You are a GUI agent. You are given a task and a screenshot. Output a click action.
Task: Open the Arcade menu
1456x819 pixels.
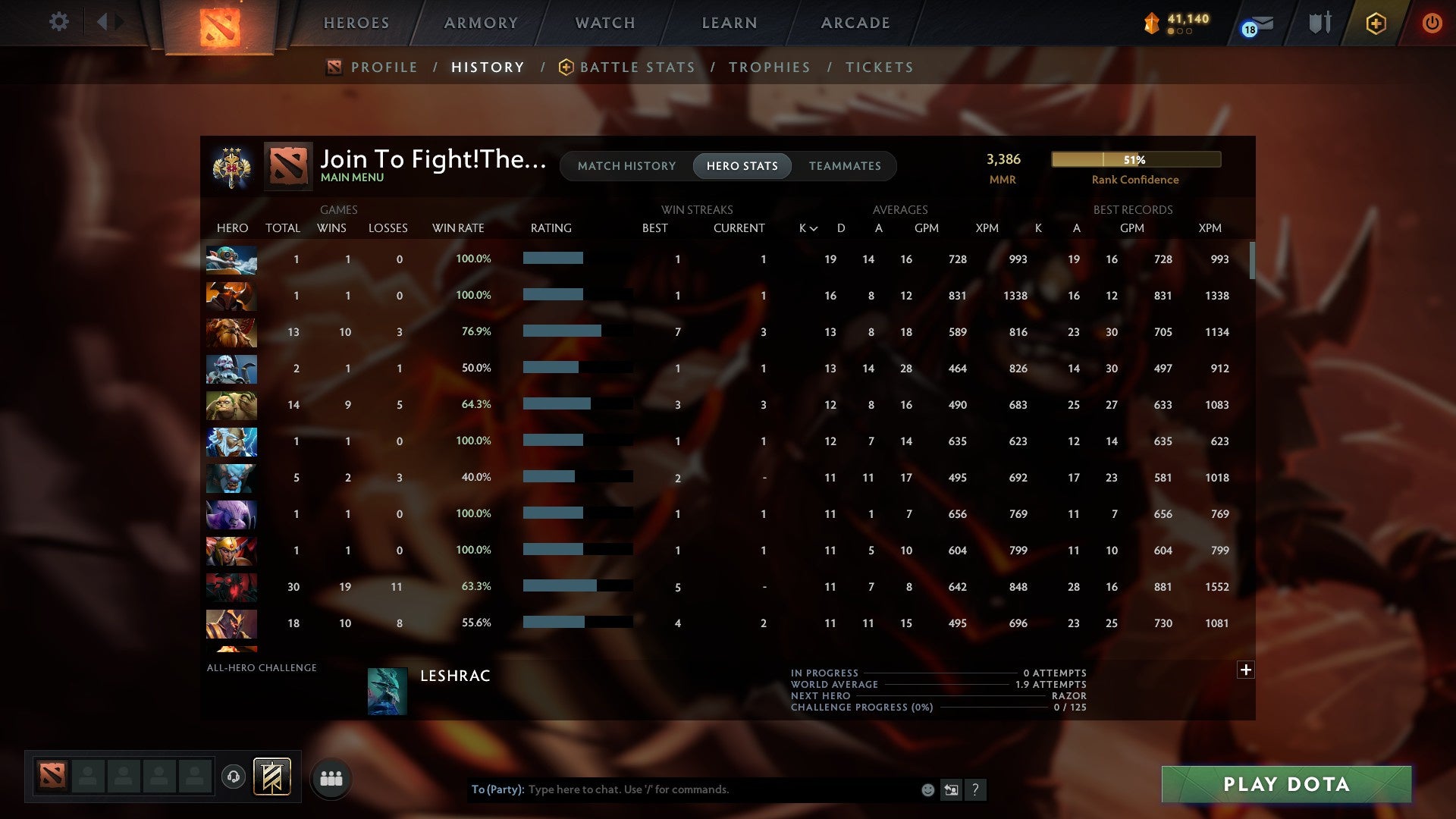click(x=854, y=23)
